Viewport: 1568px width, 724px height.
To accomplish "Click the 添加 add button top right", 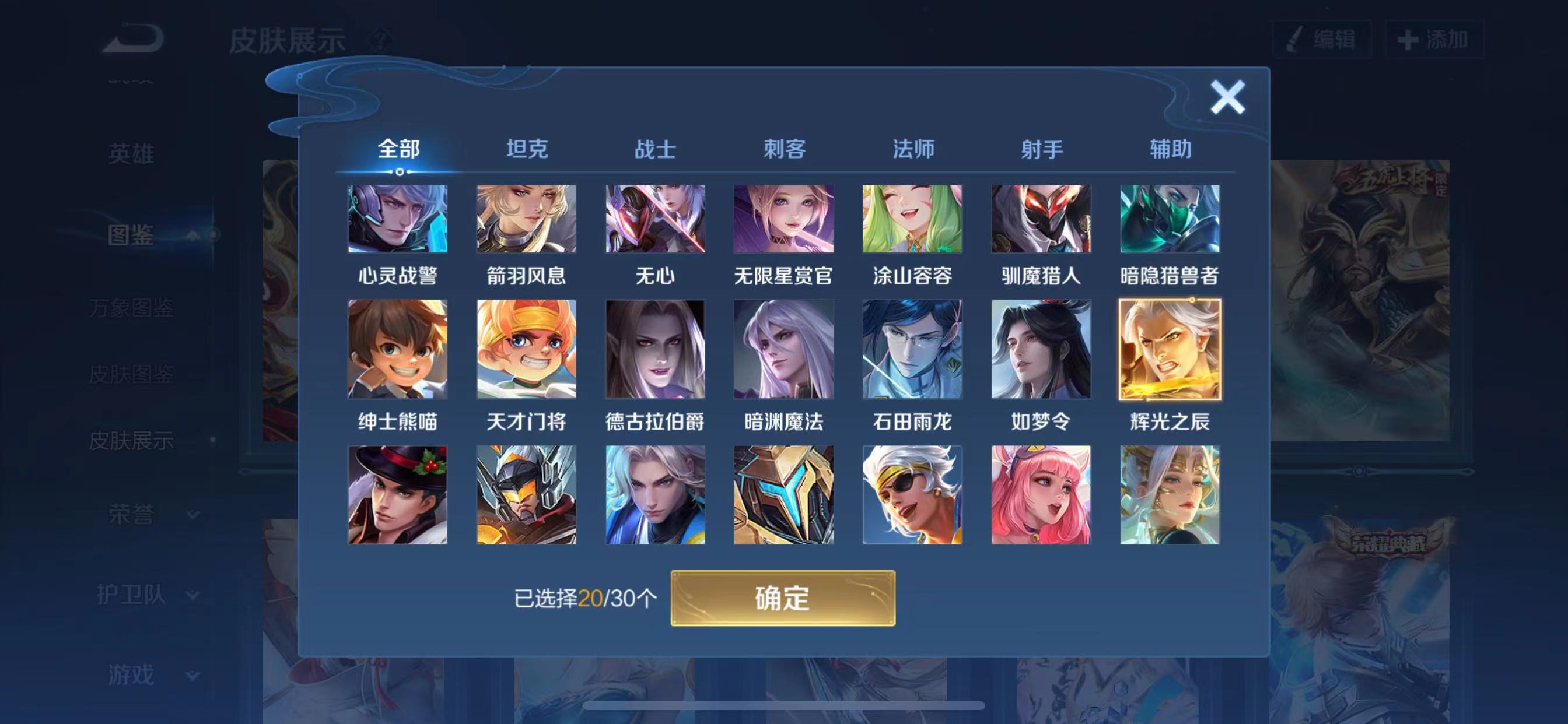I will click(1437, 38).
